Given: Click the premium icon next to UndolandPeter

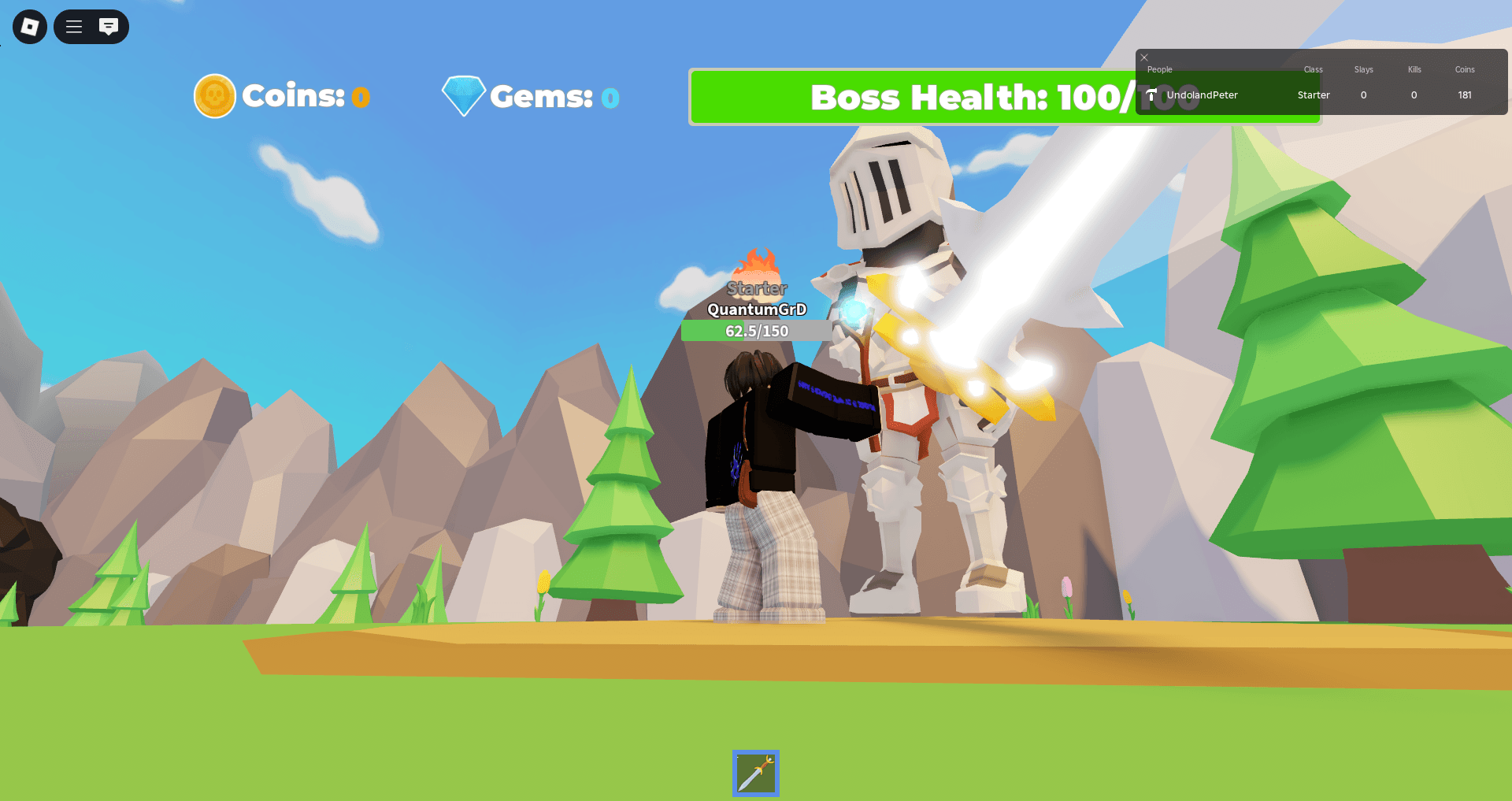Looking at the screenshot, I should (1151, 95).
